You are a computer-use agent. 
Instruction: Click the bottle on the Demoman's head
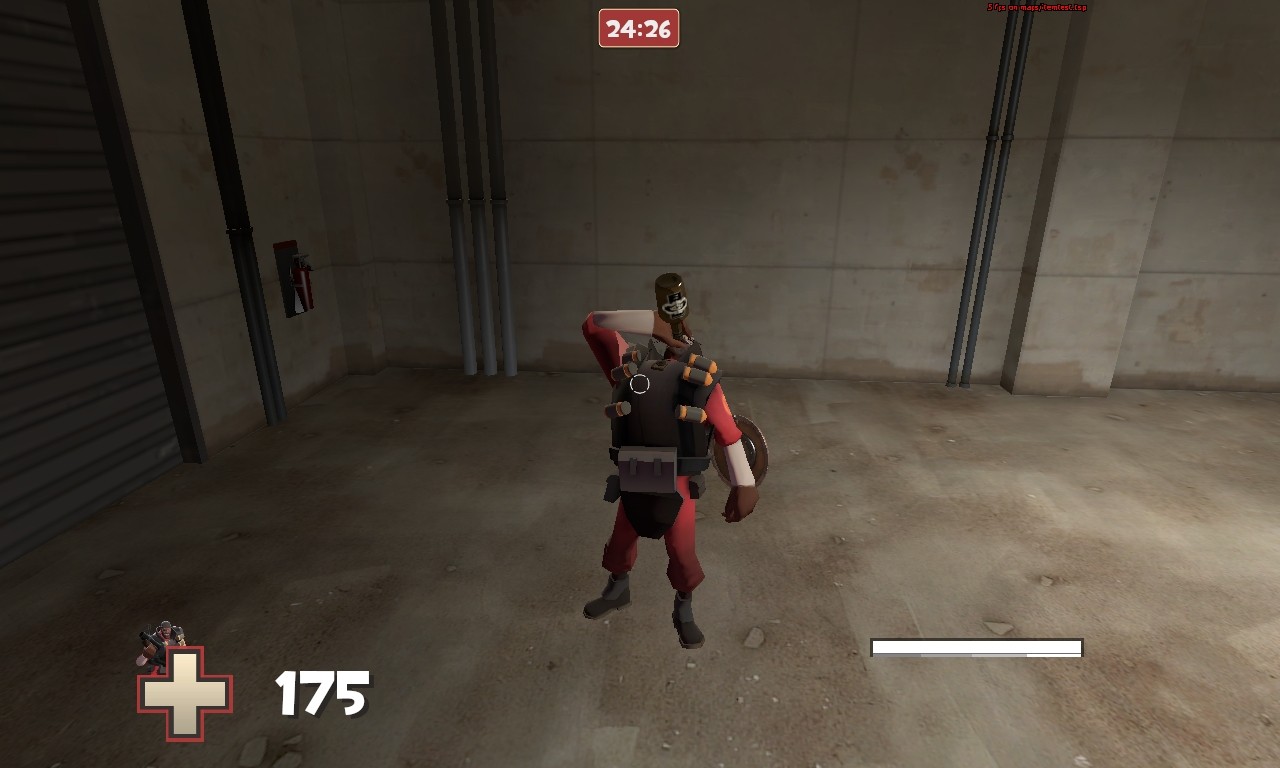(672, 298)
